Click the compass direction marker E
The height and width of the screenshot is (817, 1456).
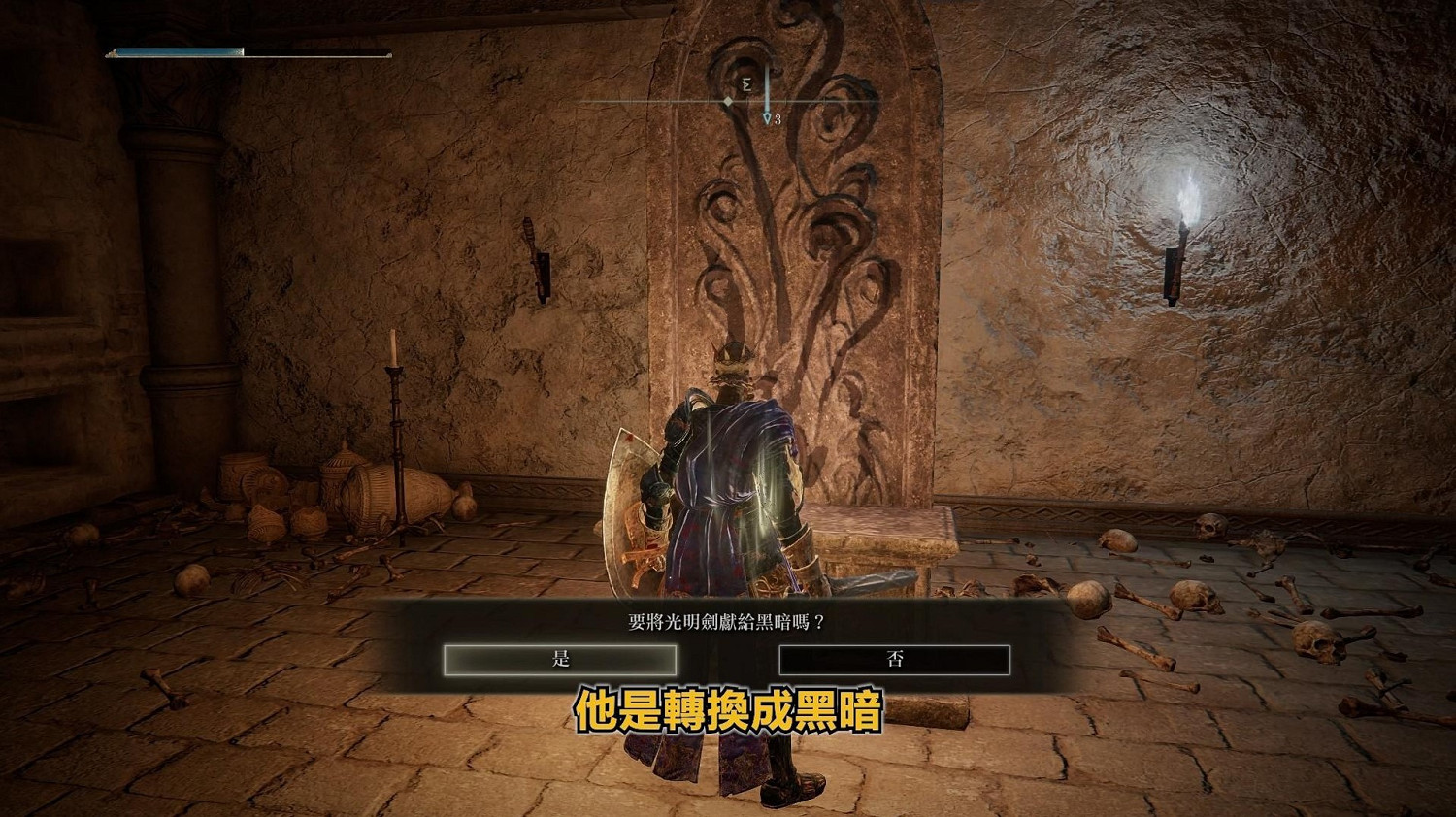(x=746, y=84)
